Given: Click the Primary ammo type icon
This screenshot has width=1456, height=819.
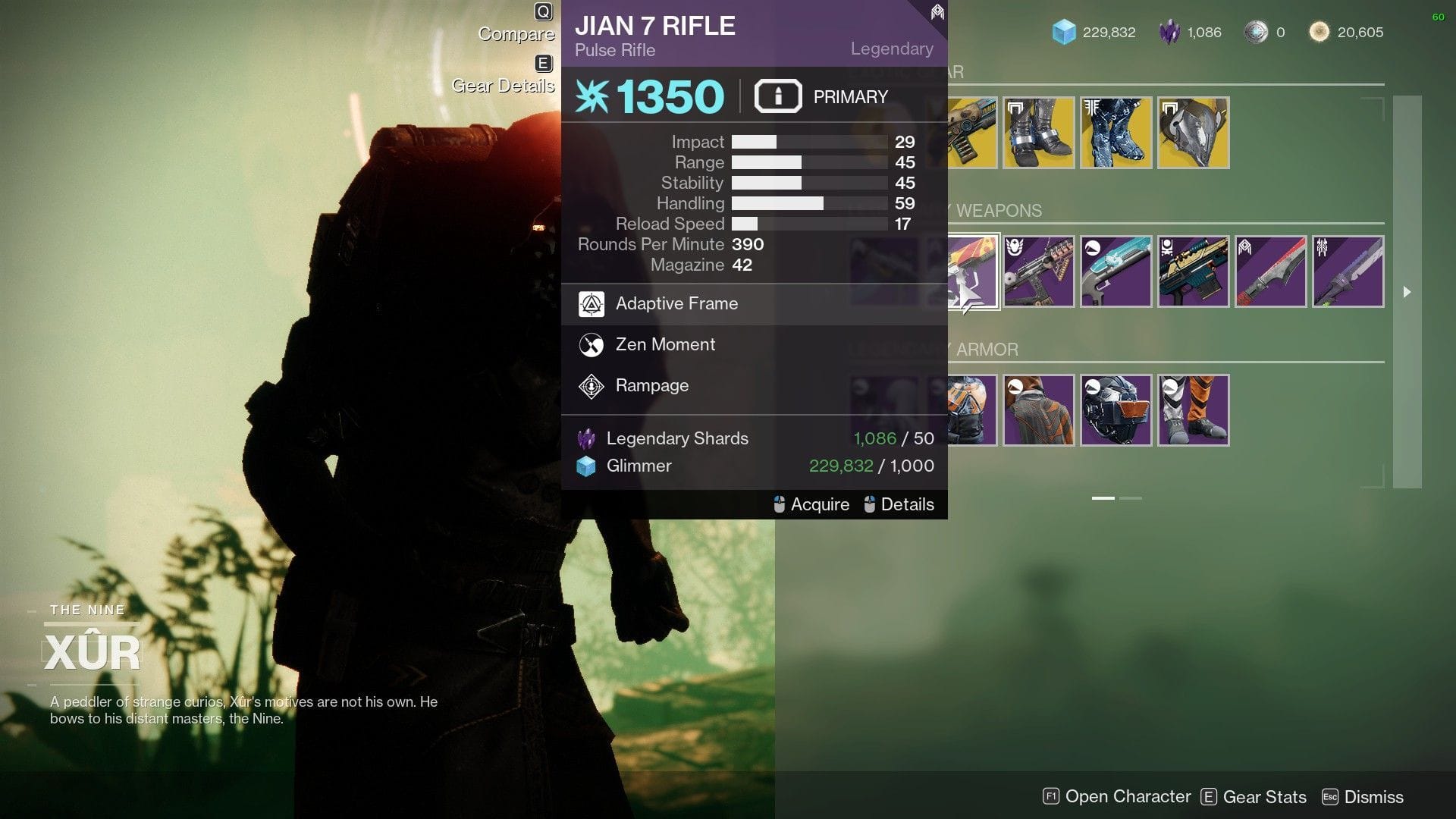Looking at the screenshot, I should point(777,96).
